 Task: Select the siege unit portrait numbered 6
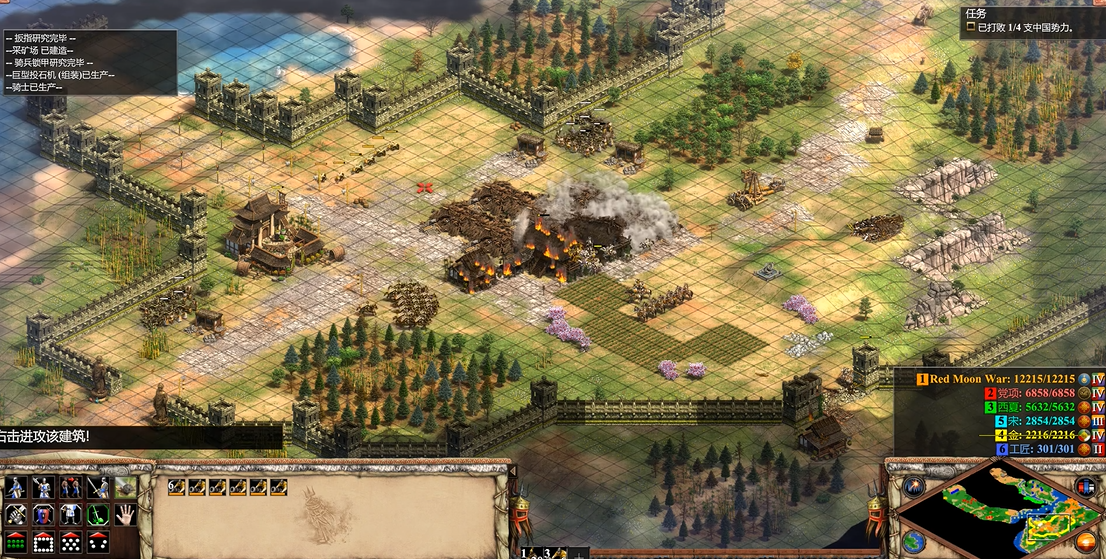pos(177,487)
